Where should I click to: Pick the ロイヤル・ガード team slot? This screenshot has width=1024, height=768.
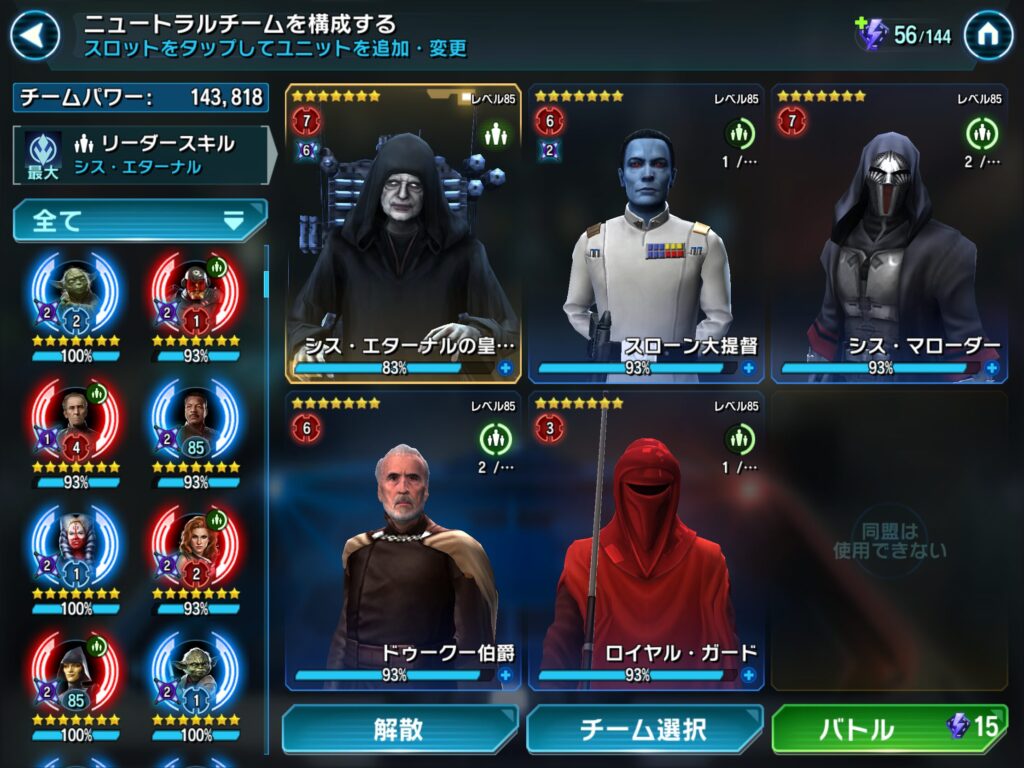646,540
